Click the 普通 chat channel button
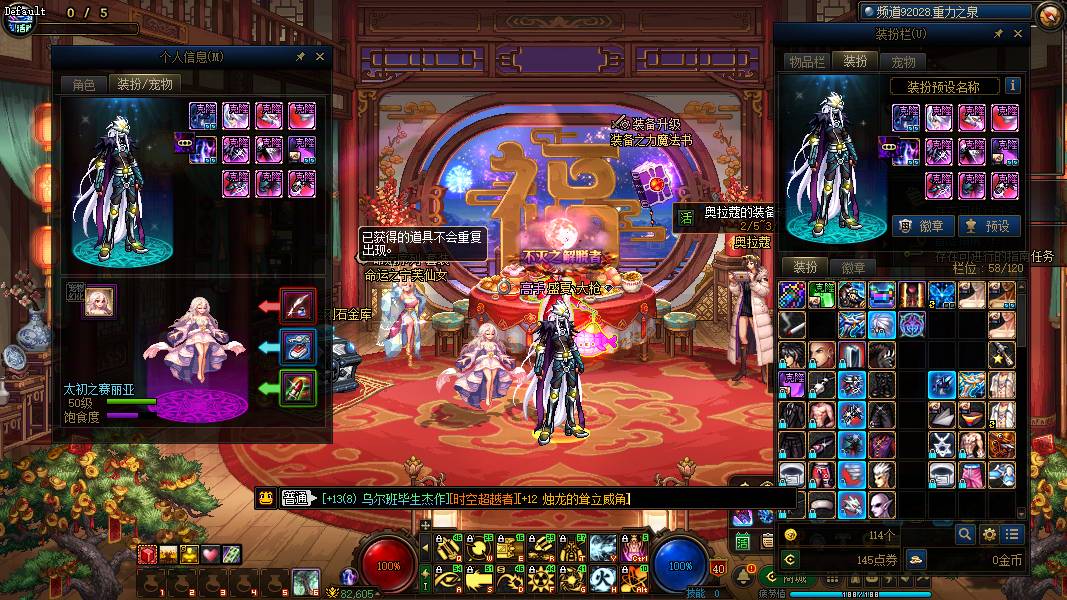The image size is (1067, 600). [x=296, y=498]
